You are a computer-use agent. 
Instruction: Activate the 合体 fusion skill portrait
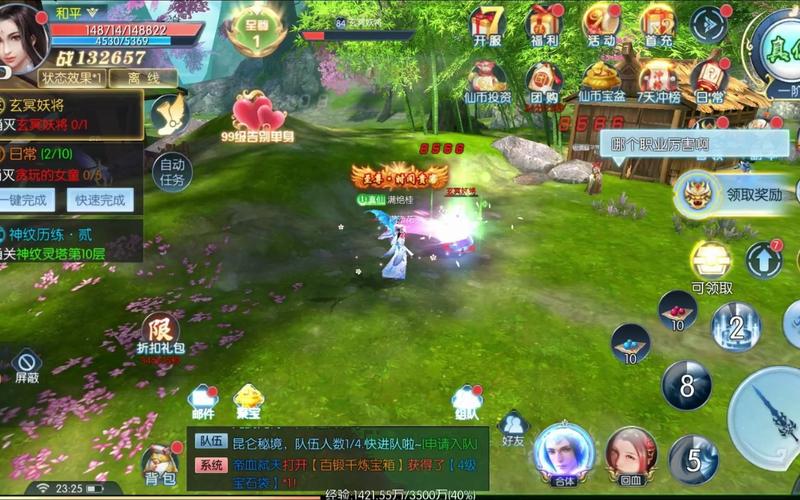pos(563,454)
